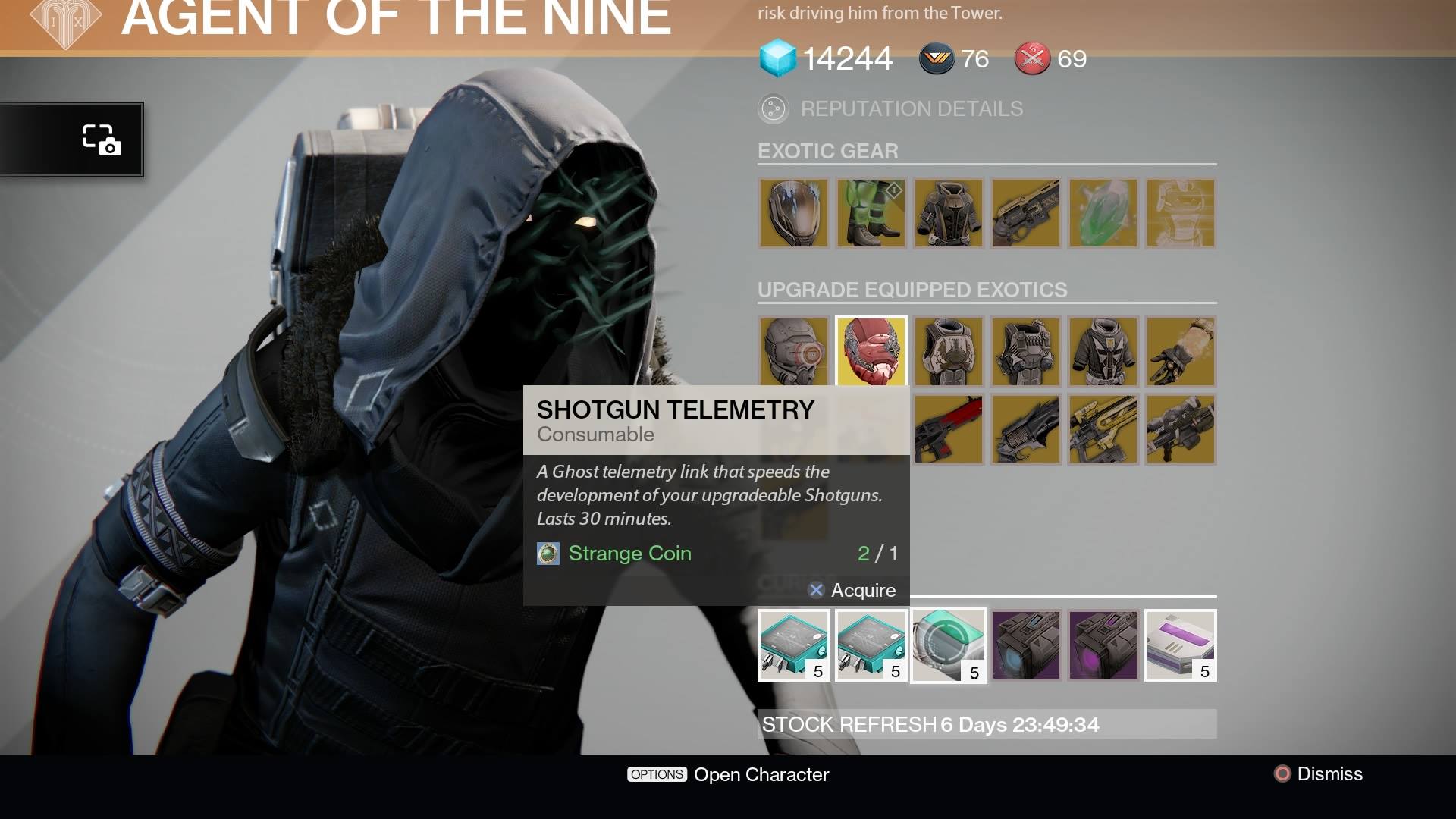Select the gauntlets in the Upgrade Equipped Exotics row
Viewport: 1456px width, 819px height.
tap(1180, 351)
